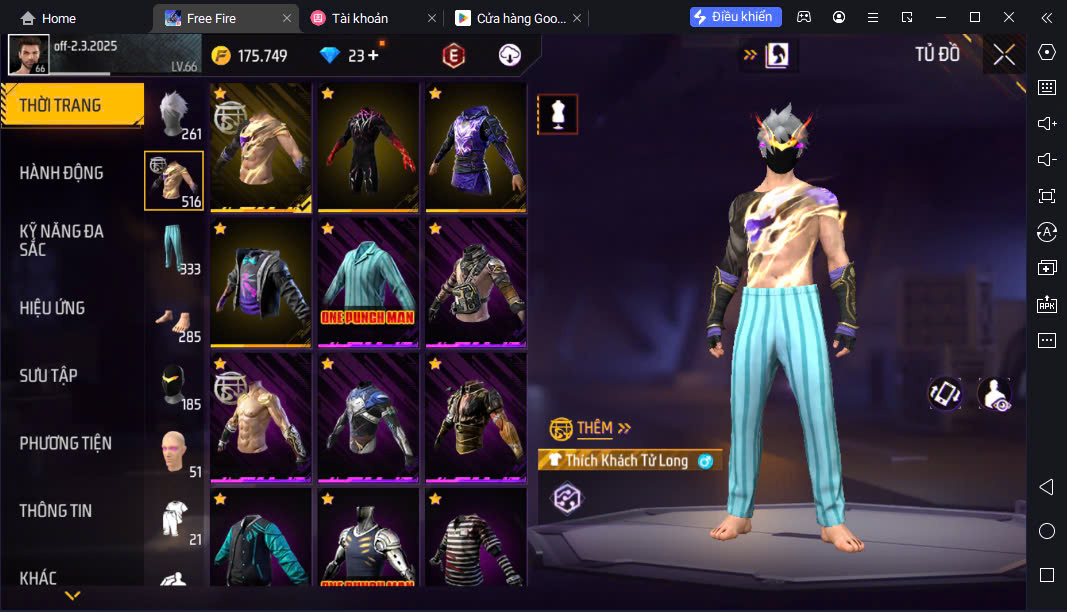Open the SƯU TẬP tab
Viewport: 1067px width, 612px height.
click(48, 376)
